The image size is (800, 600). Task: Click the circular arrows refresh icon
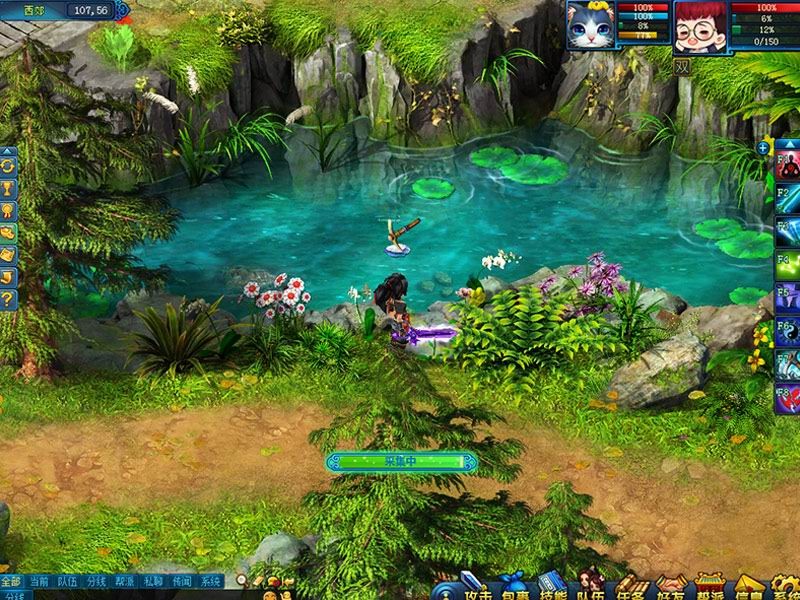[8, 164]
